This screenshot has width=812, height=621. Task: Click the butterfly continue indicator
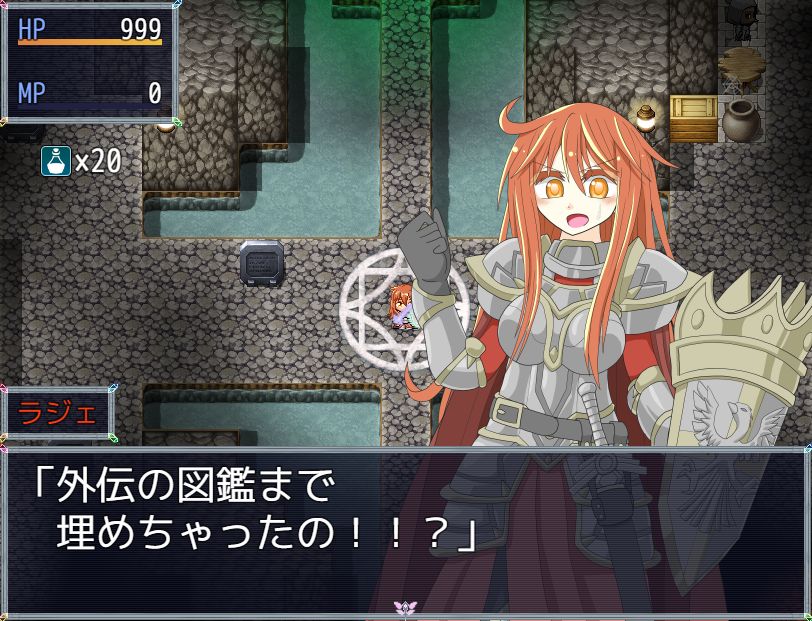click(x=405, y=607)
